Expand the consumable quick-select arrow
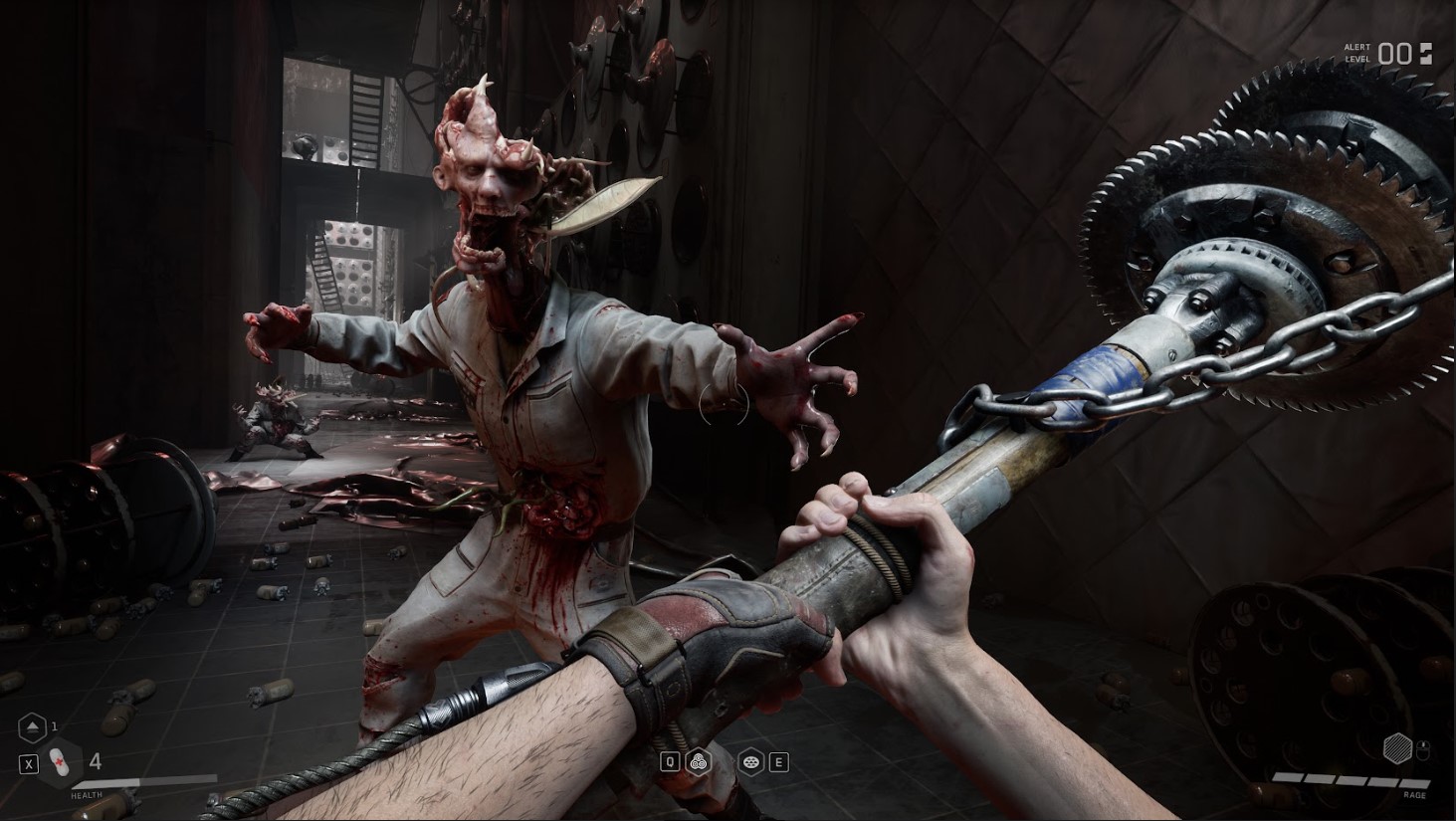Viewport: 1456px width, 821px height. (32, 727)
